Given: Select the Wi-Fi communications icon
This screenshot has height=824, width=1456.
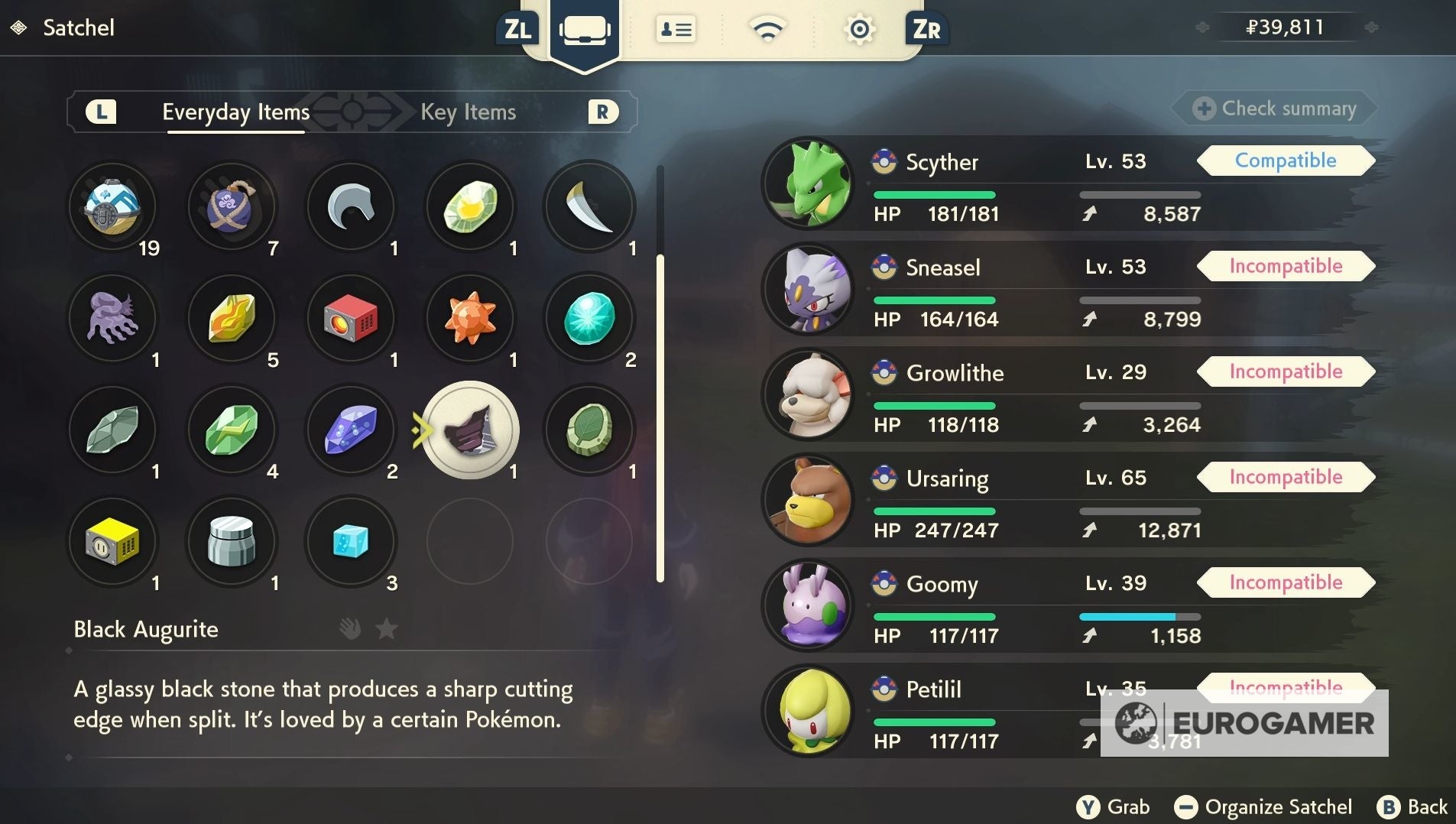Looking at the screenshot, I should click(769, 28).
